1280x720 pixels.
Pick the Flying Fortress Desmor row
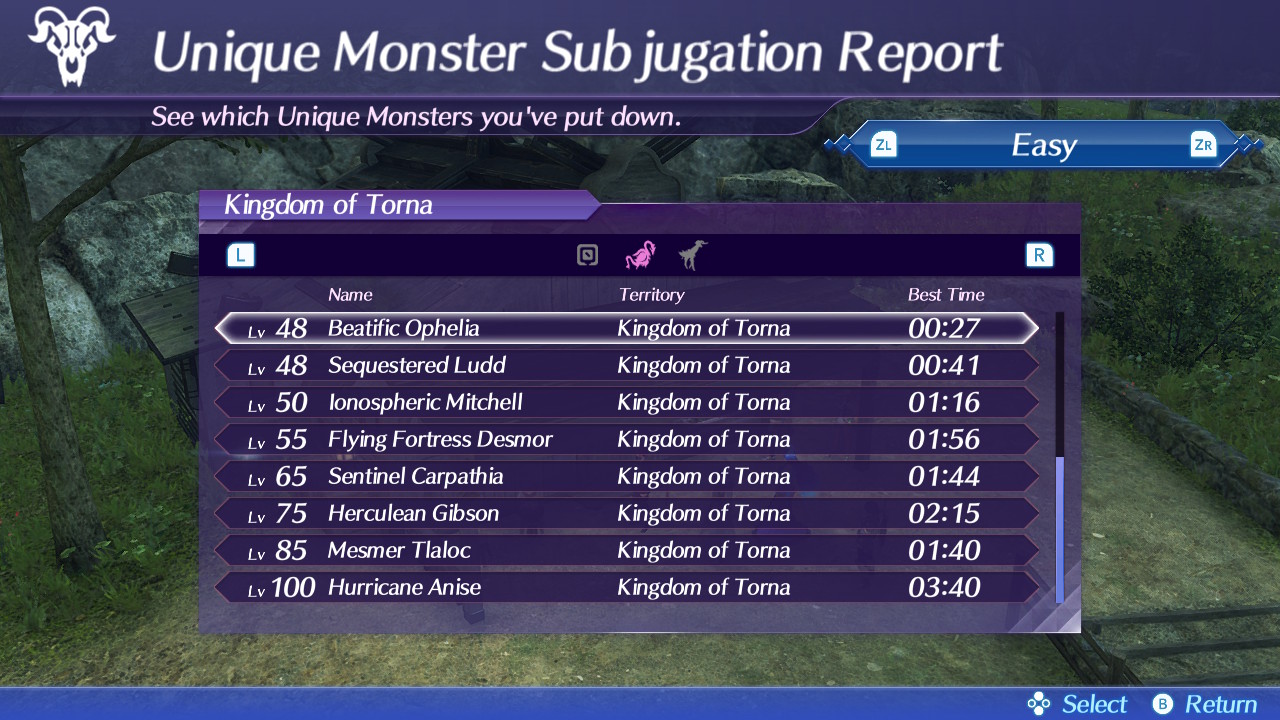click(626, 439)
